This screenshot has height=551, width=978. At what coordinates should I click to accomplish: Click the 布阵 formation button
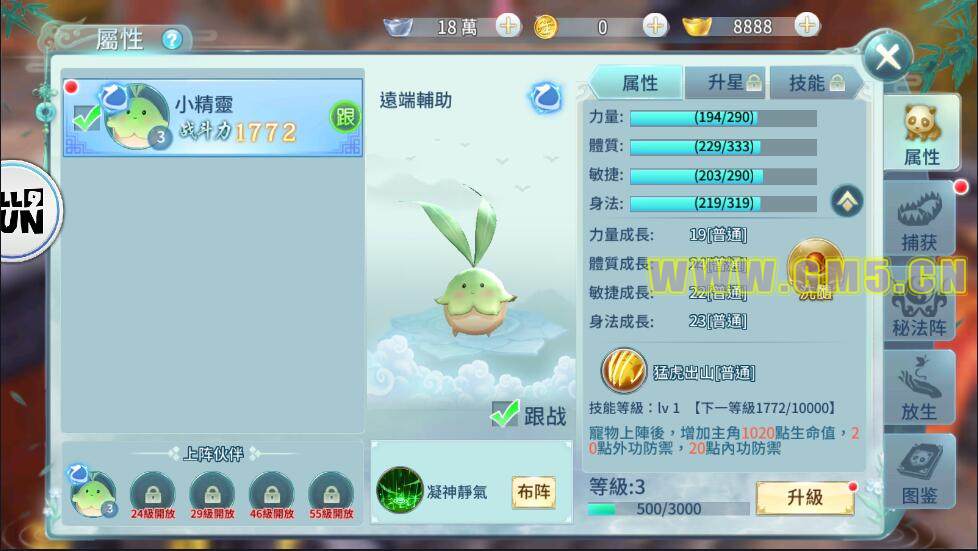[533, 492]
